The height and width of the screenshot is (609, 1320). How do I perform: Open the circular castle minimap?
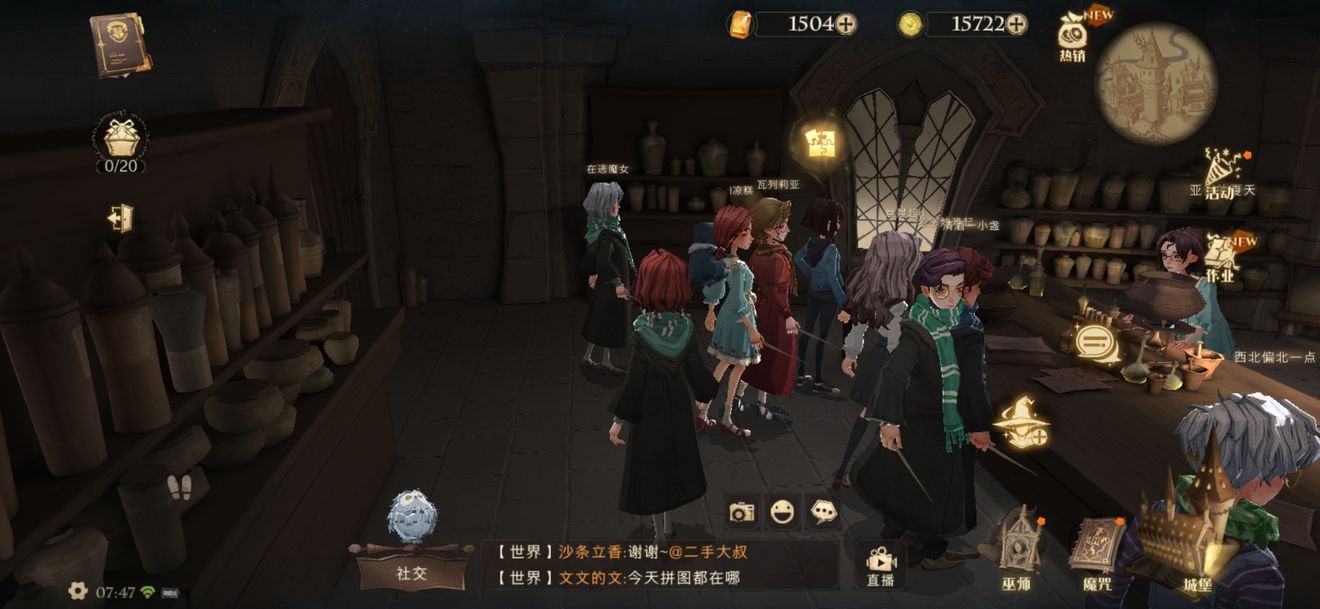pyautogui.click(x=1156, y=83)
